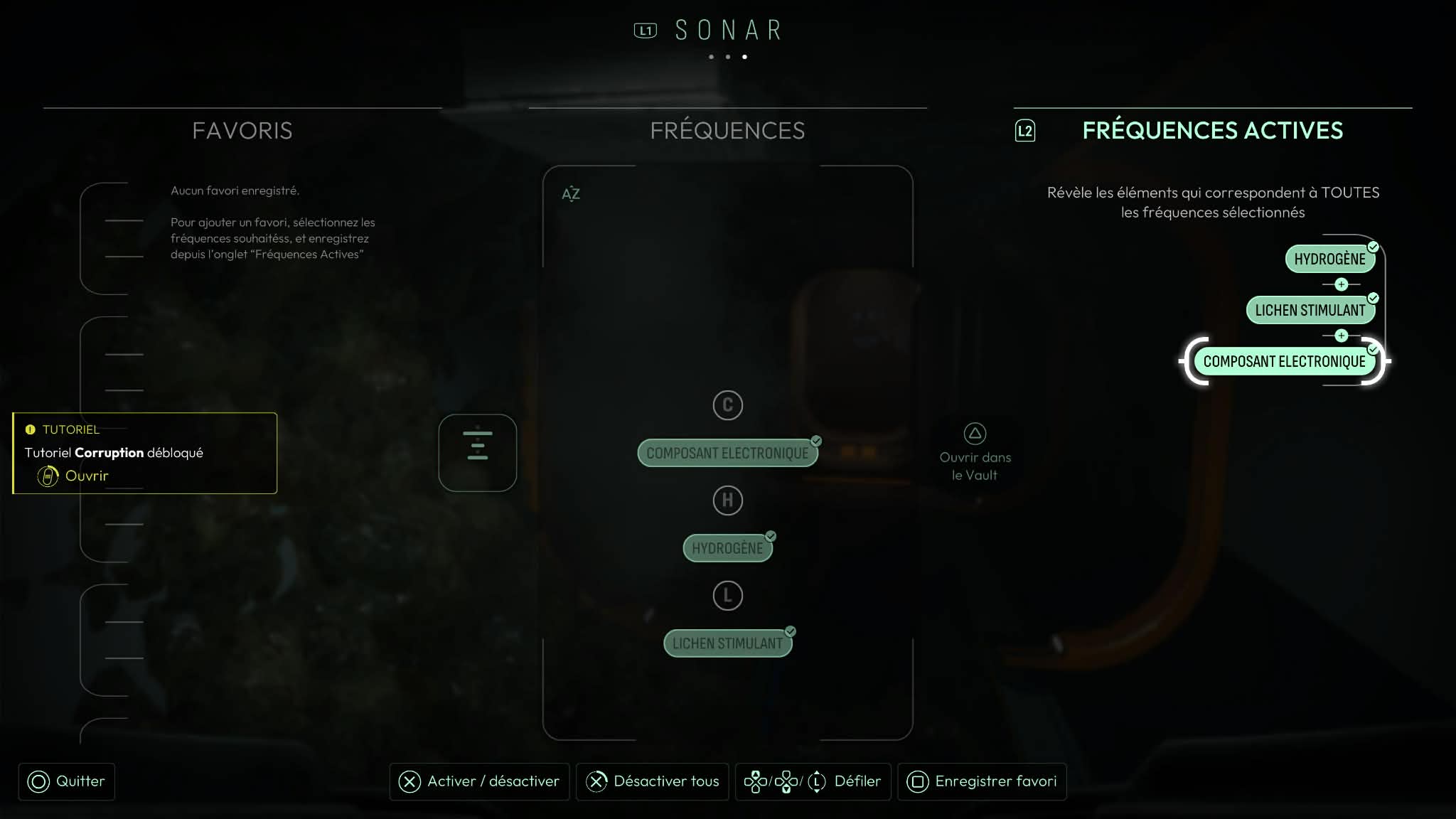
Task: Toggle Composant Electronique in the frequency list
Action: tap(727, 454)
